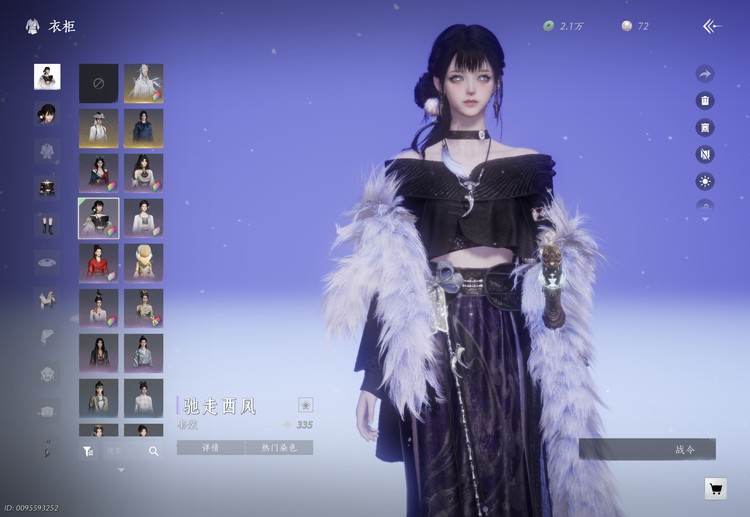Favorite 驰走西风 with the star button
This screenshot has width=750, height=517.
pos(305,405)
